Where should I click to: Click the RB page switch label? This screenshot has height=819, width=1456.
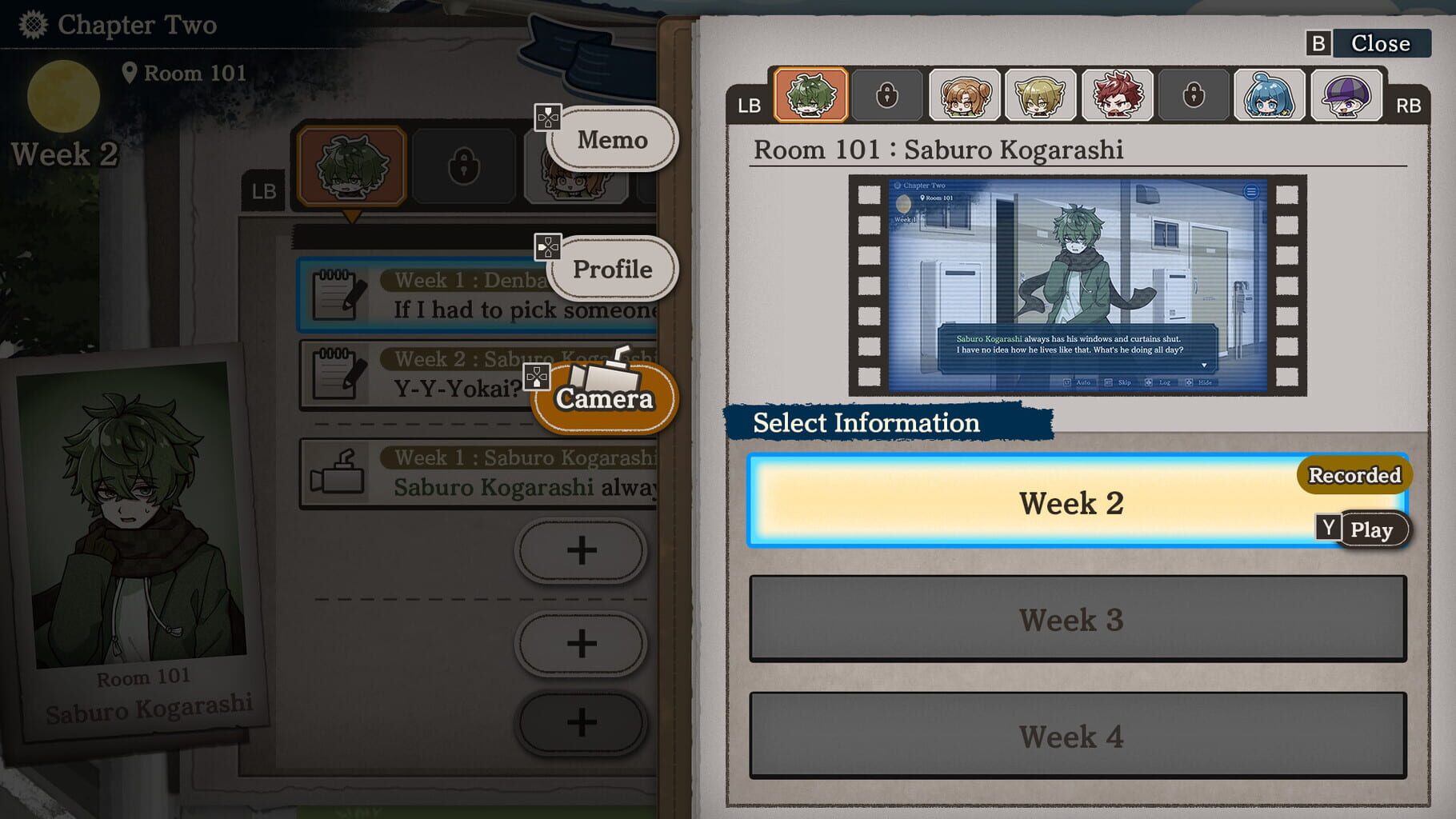pyautogui.click(x=1409, y=104)
